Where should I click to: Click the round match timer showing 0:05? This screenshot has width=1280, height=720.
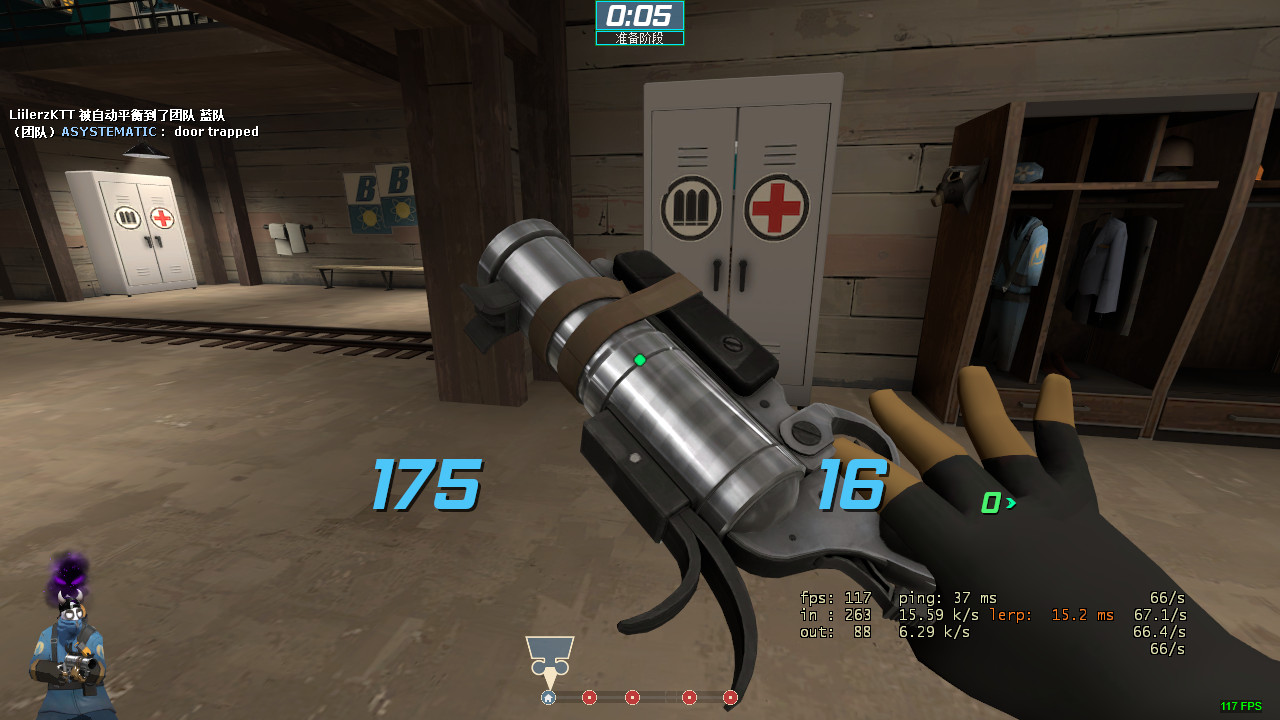(x=640, y=17)
